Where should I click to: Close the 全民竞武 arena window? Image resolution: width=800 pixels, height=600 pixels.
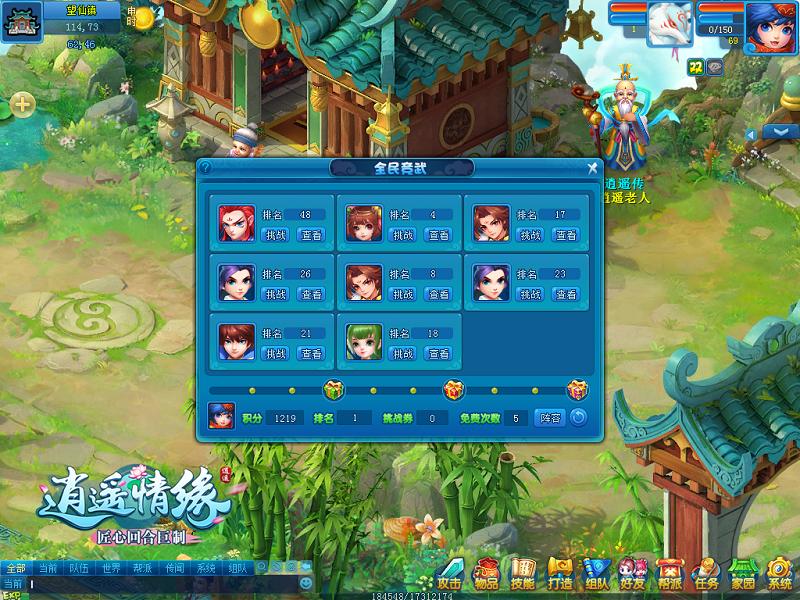pyautogui.click(x=592, y=168)
